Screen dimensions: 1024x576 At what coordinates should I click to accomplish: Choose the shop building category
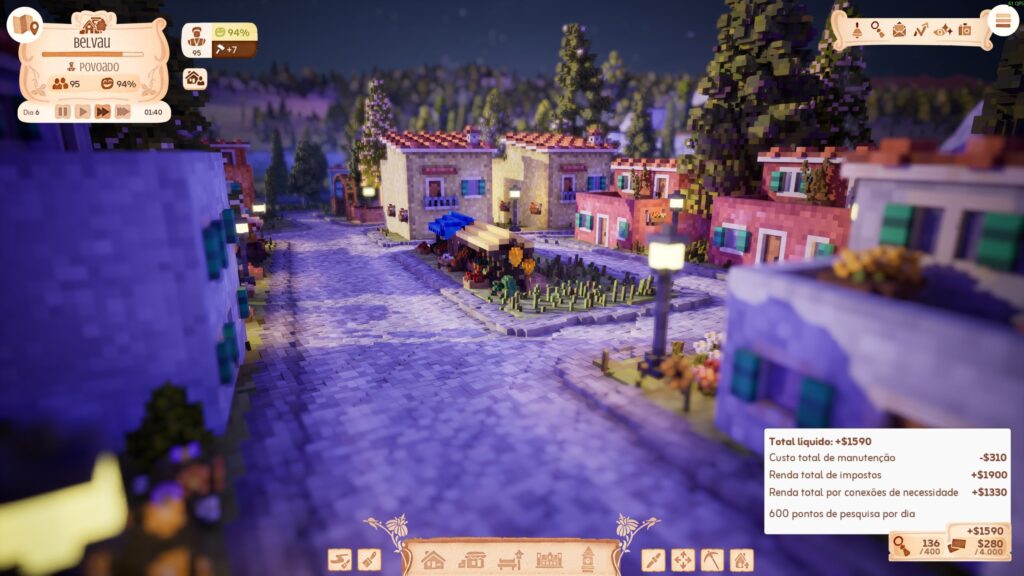tap(471, 560)
